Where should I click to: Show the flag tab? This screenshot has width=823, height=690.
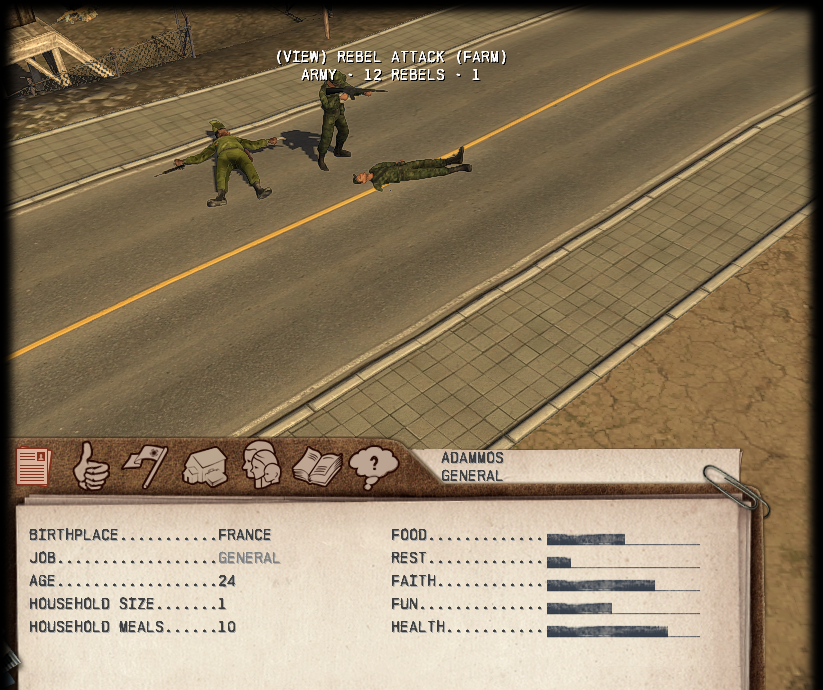click(x=146, y=466)
